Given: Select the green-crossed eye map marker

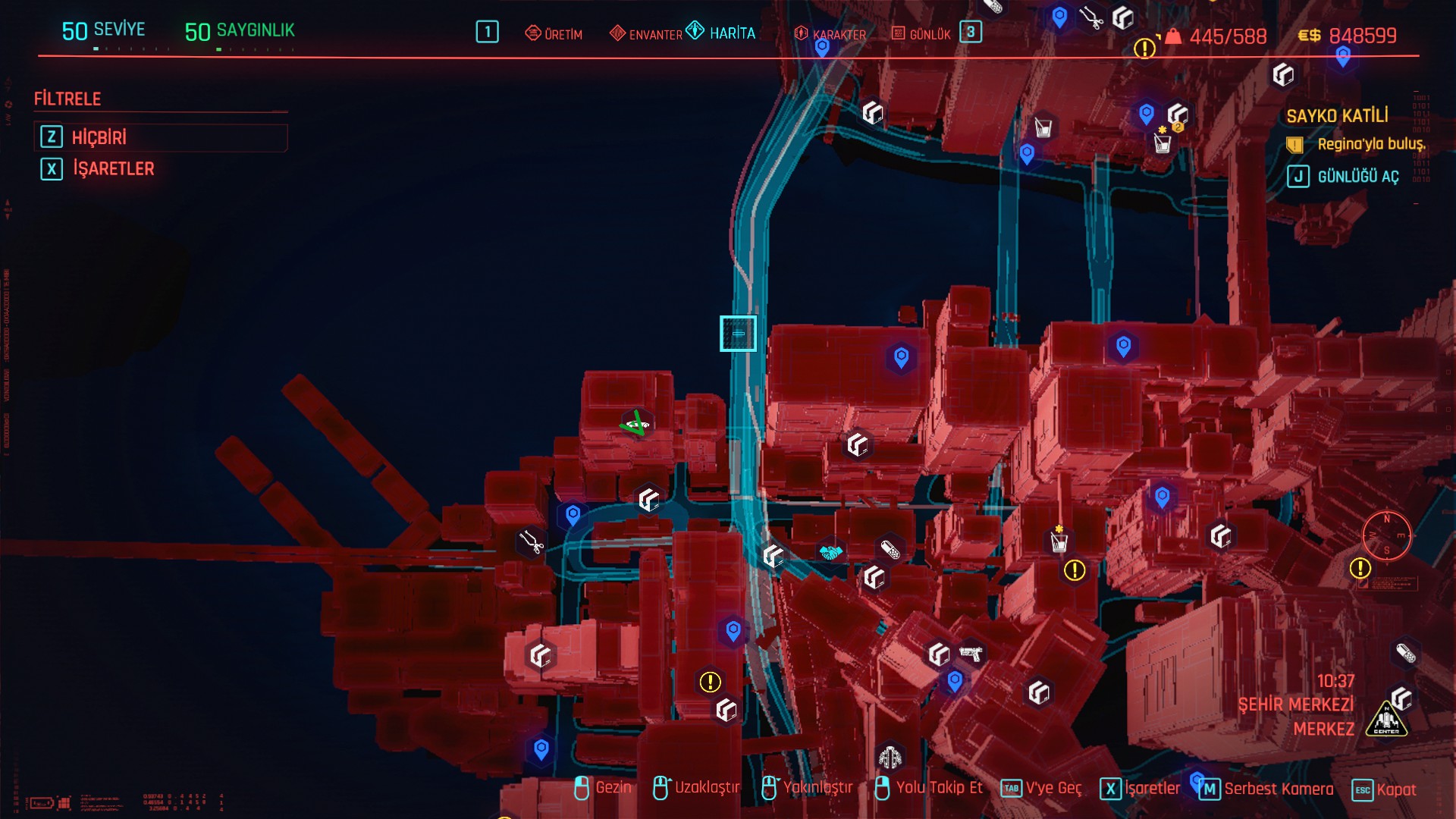Looking at the screenshot, I should coord(636,424).
